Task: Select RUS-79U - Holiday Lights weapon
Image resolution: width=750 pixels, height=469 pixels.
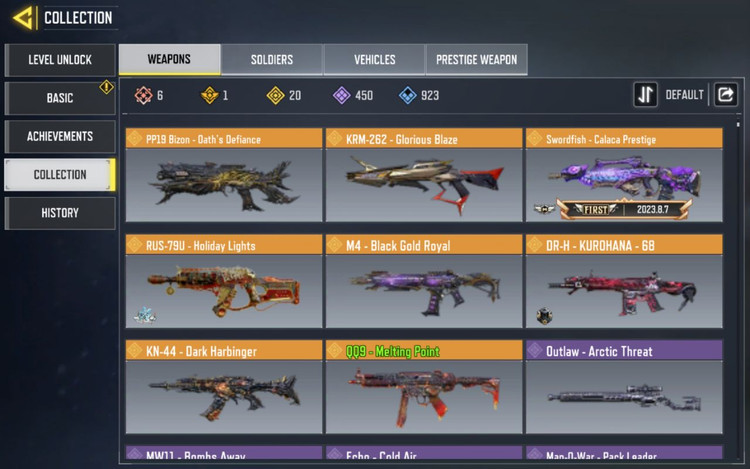Action: [224, 281]
